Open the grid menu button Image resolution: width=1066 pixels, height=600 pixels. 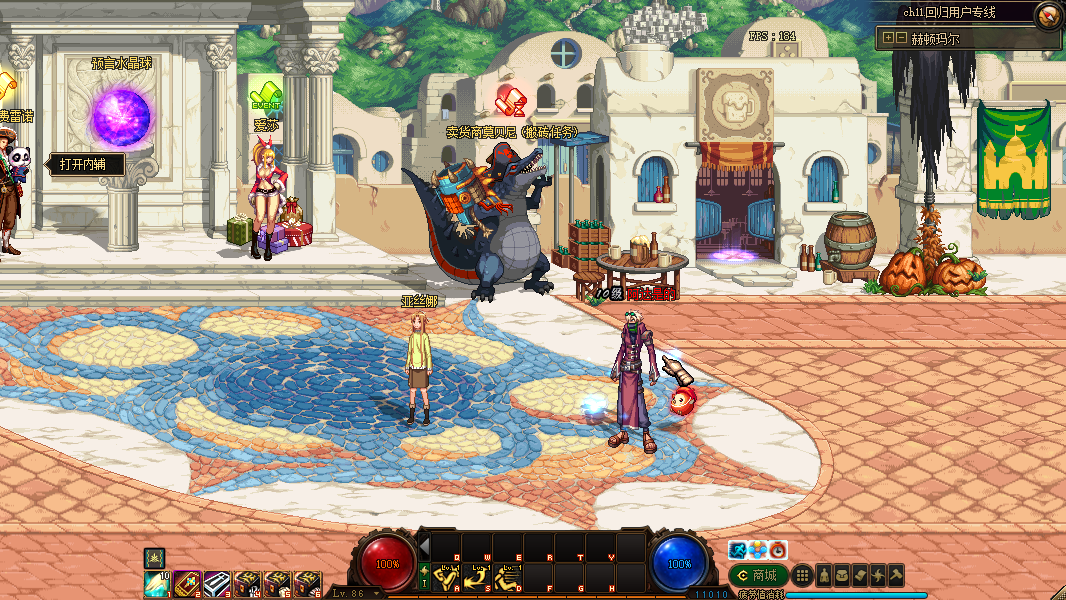tap(801, 575)
